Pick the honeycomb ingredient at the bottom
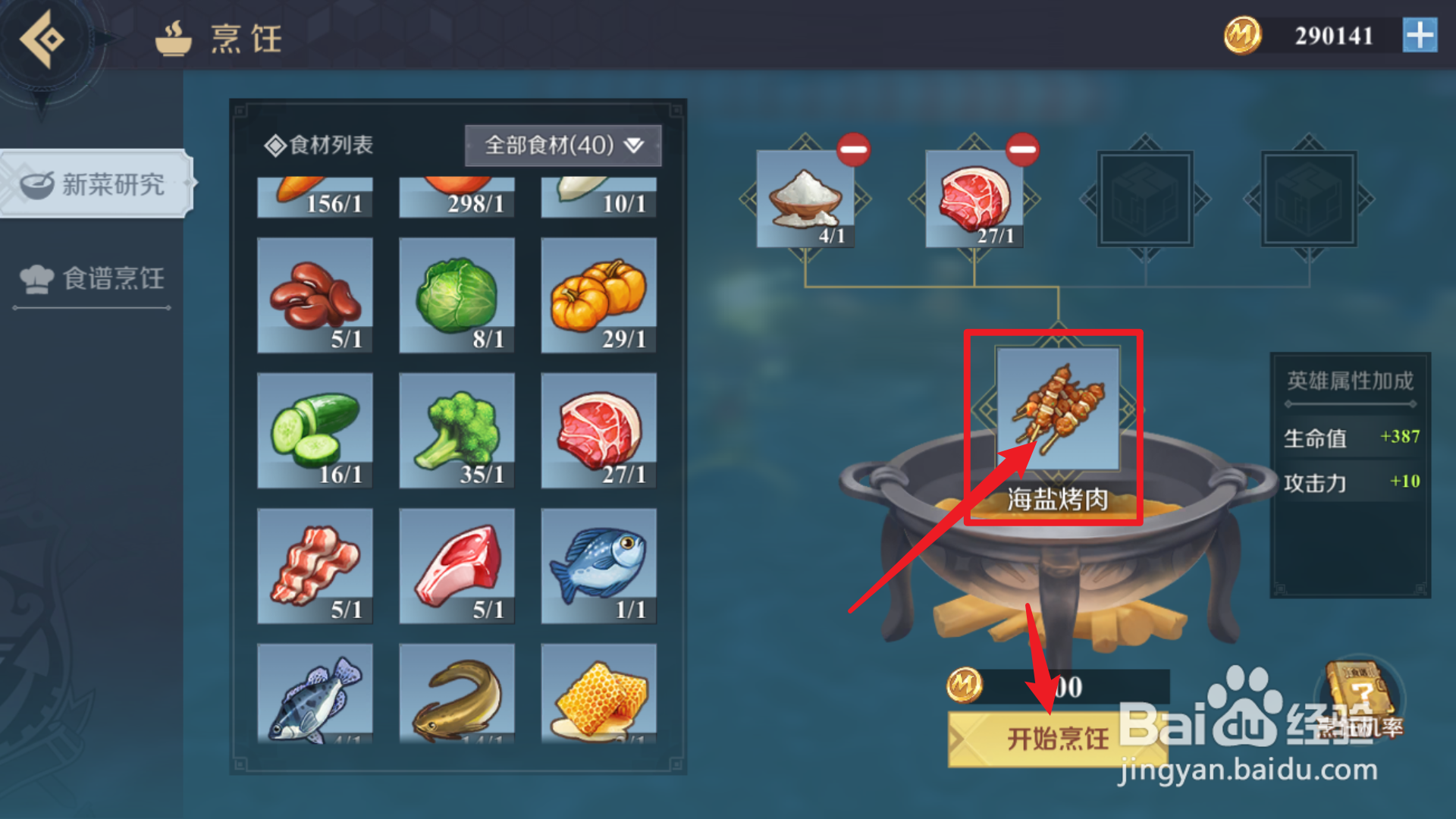Viewport: 1456px width, 819px height. coord(598,694)
